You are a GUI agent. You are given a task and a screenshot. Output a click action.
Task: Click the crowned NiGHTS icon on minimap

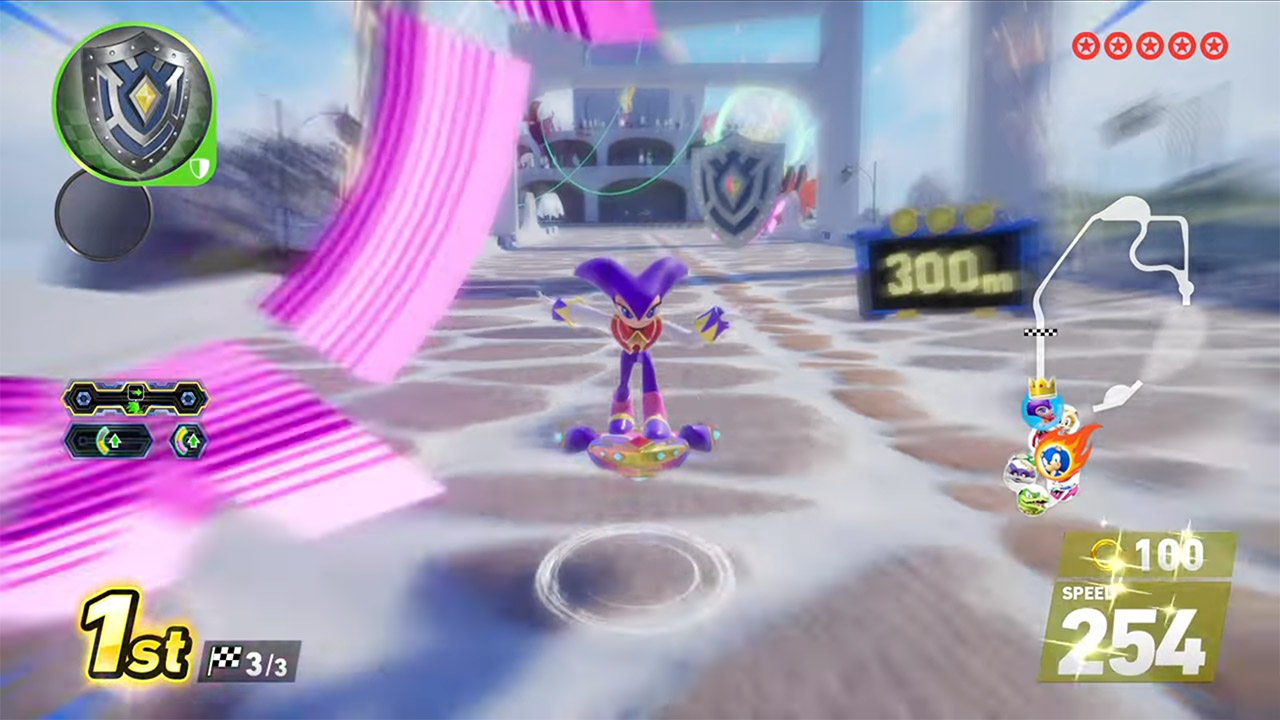pos(1042,411)
